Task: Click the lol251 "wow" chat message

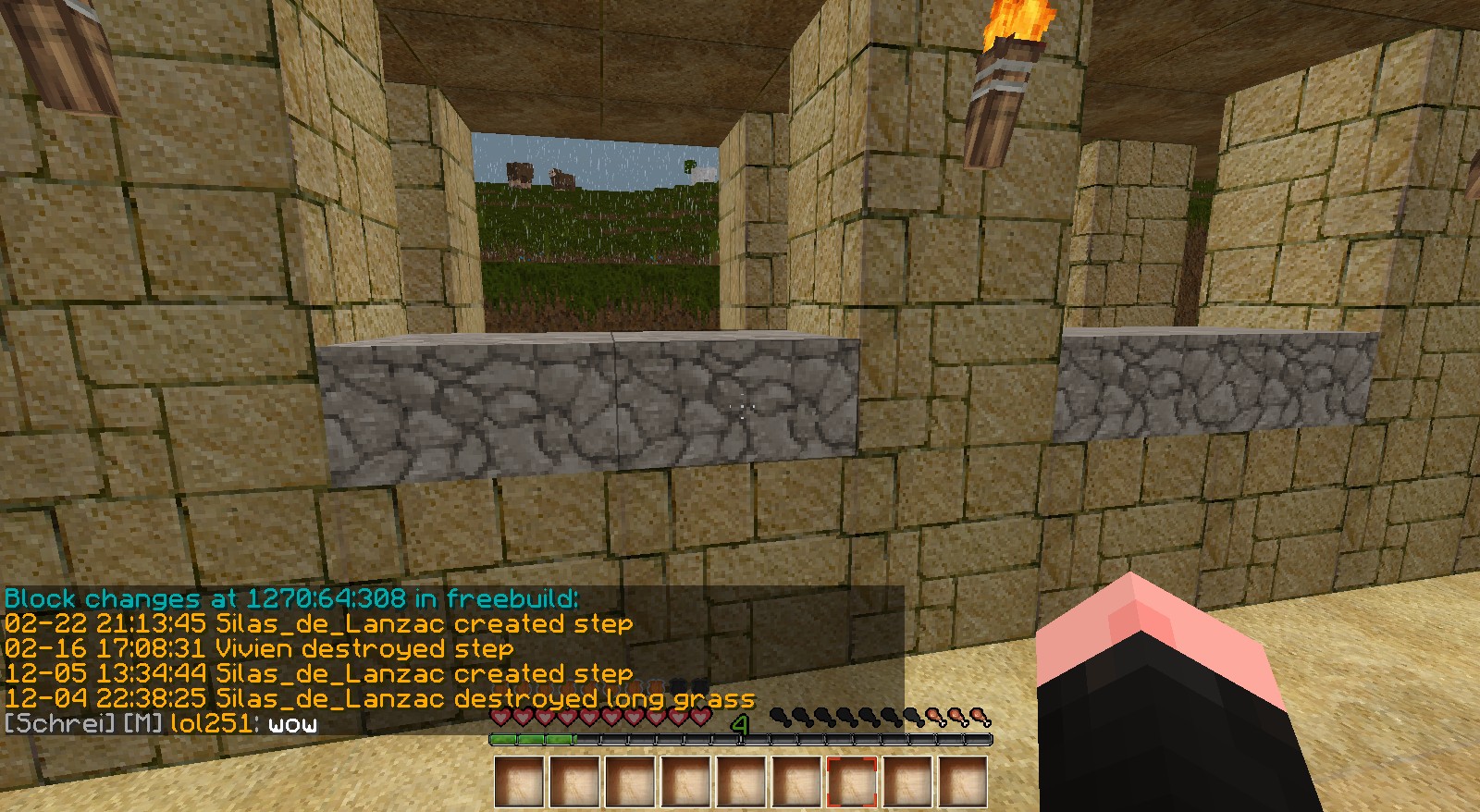Action: pos(161,724)
